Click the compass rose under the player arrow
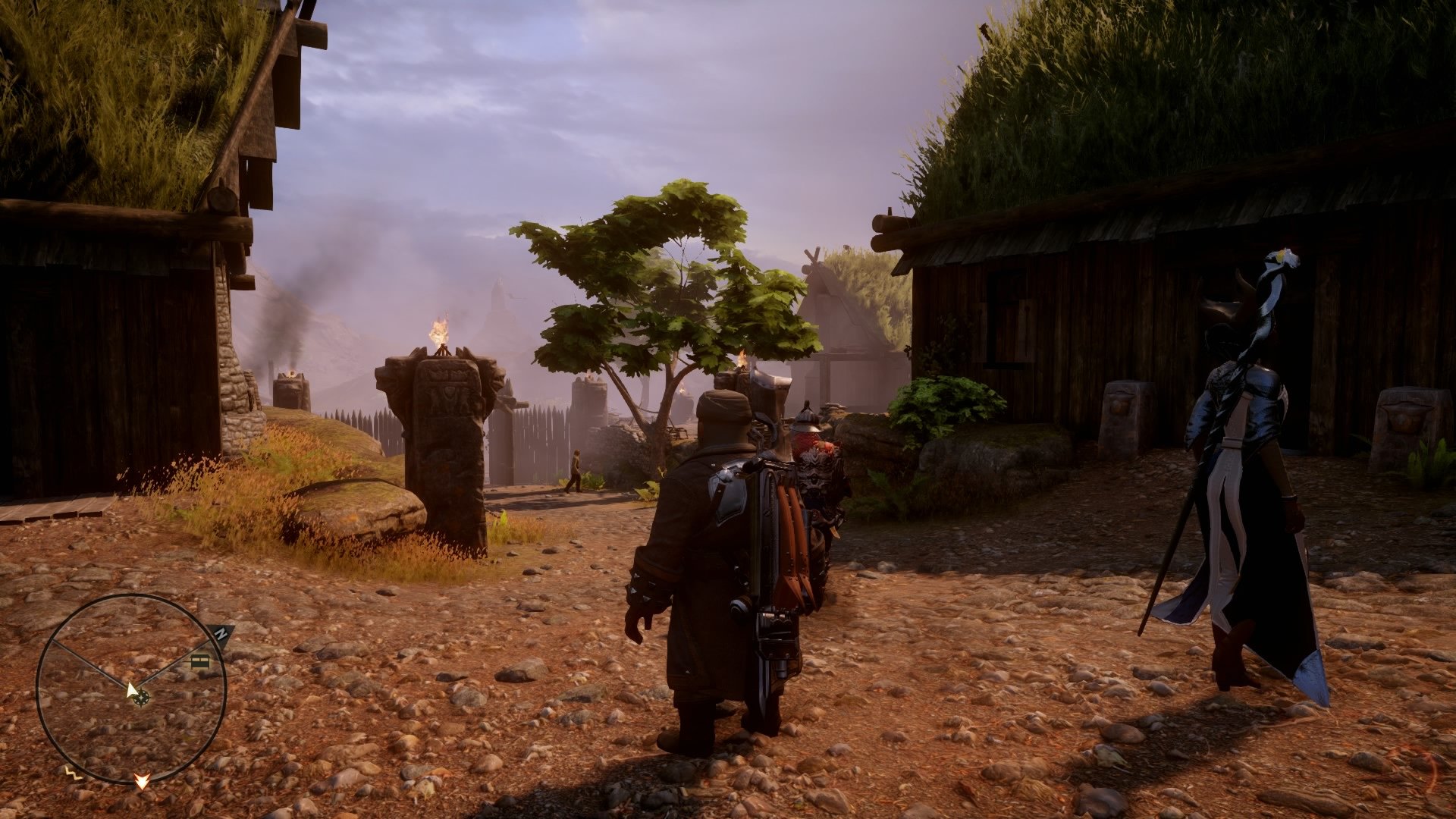Viewport: 1456px width, 819px height. pos(143,698)
